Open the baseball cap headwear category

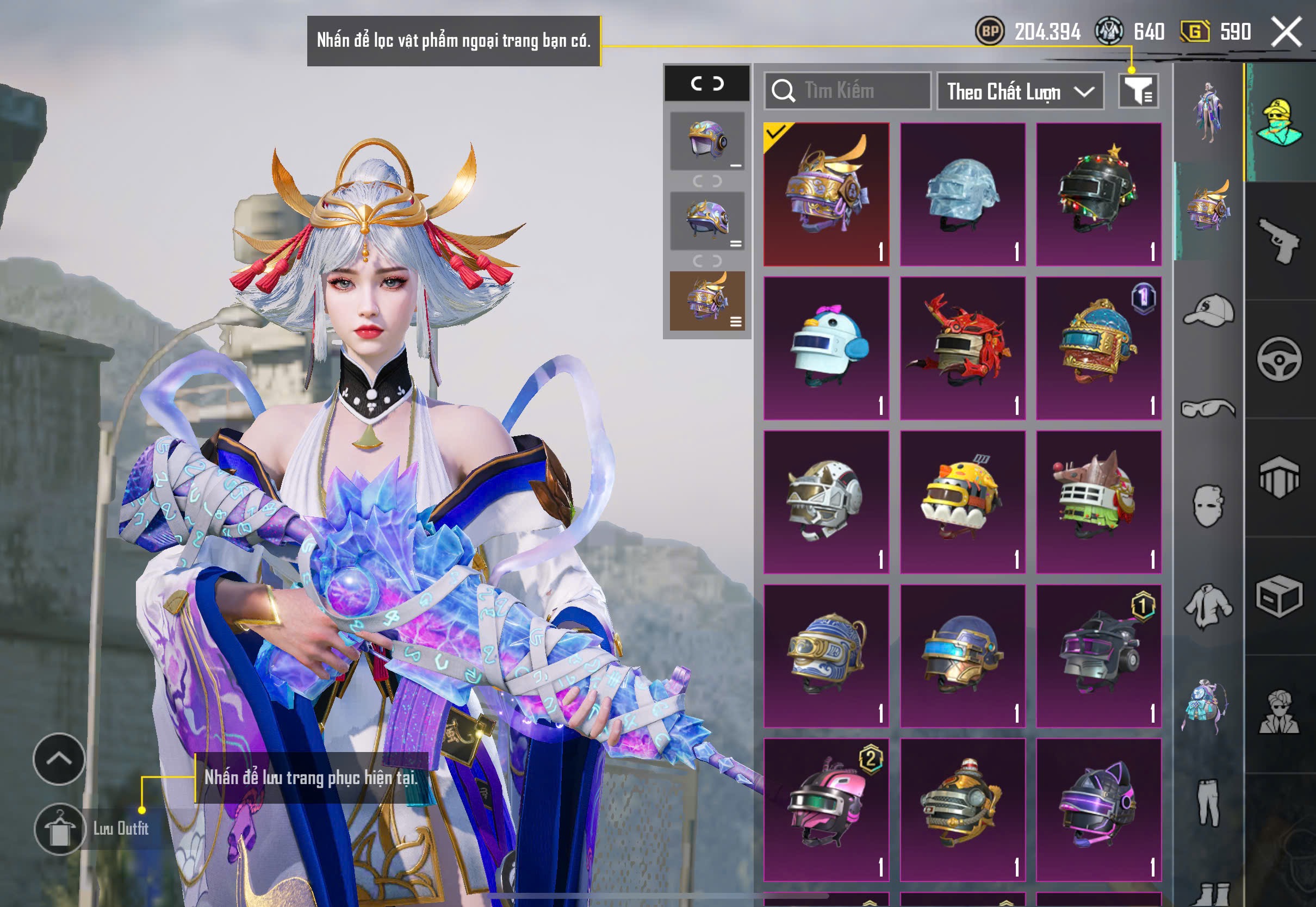pos(1209,310)
